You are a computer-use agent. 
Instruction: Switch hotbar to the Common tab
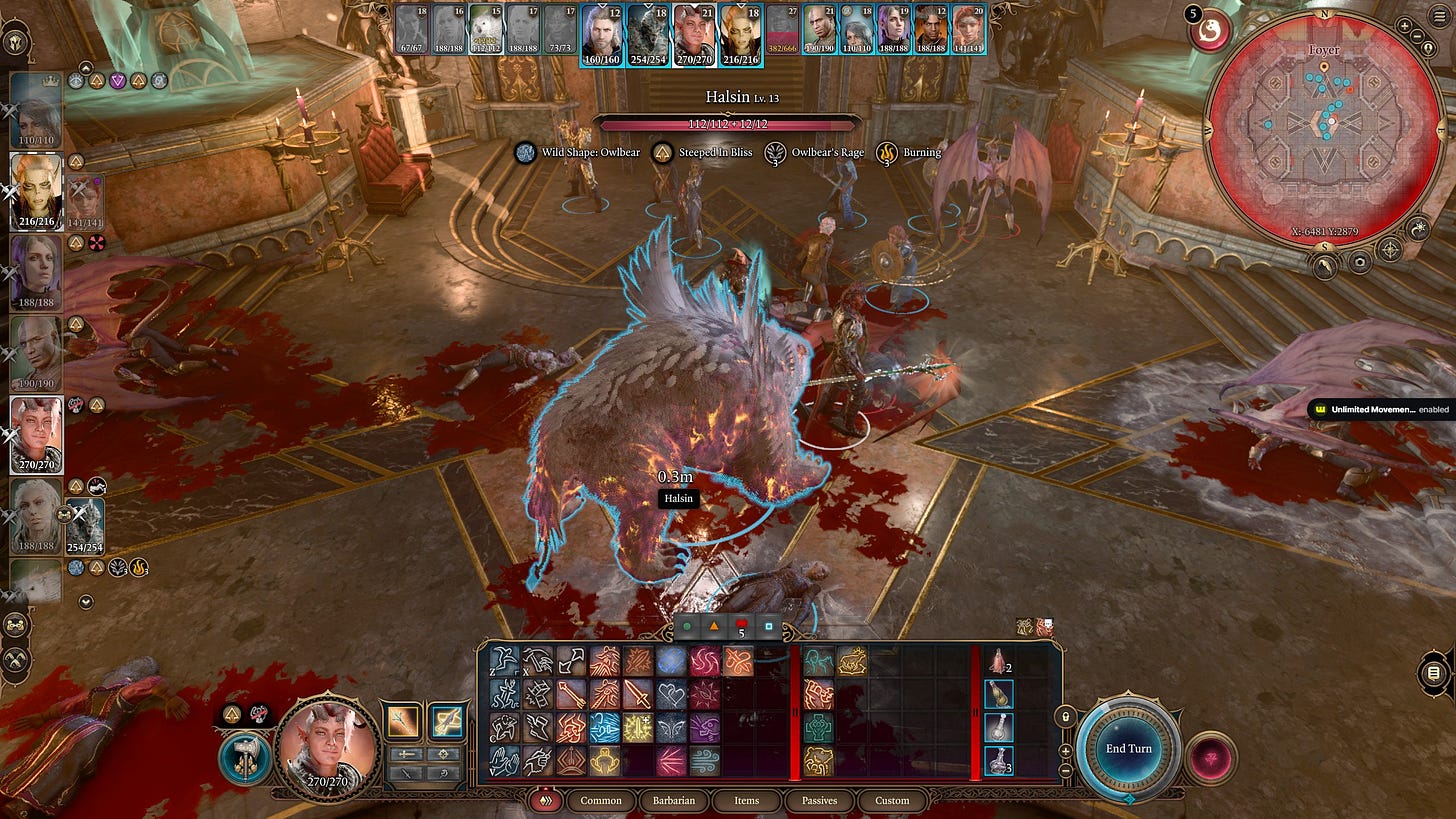(601, 800)
